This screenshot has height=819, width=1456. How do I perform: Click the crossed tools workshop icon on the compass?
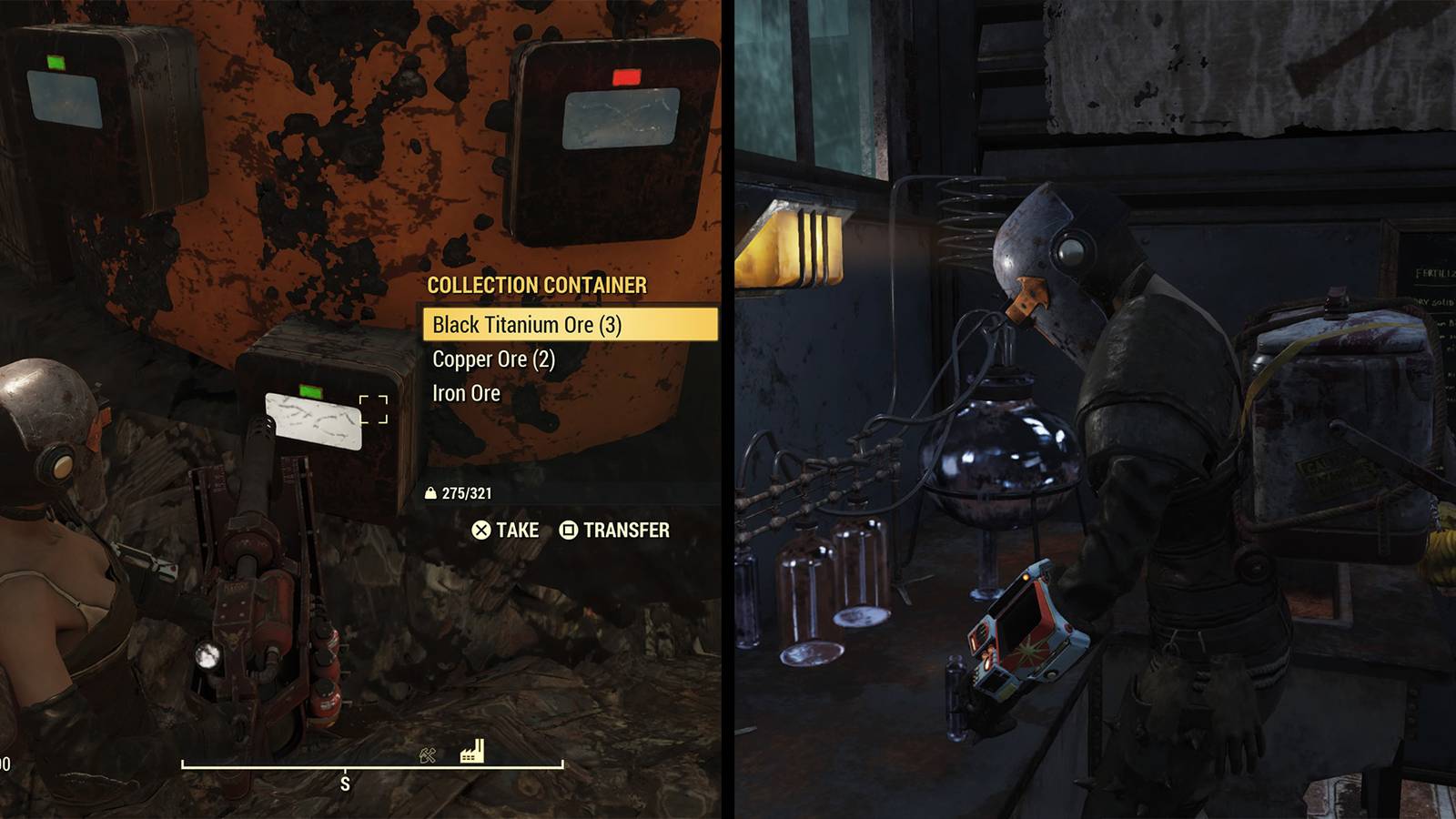pos(426,755)
